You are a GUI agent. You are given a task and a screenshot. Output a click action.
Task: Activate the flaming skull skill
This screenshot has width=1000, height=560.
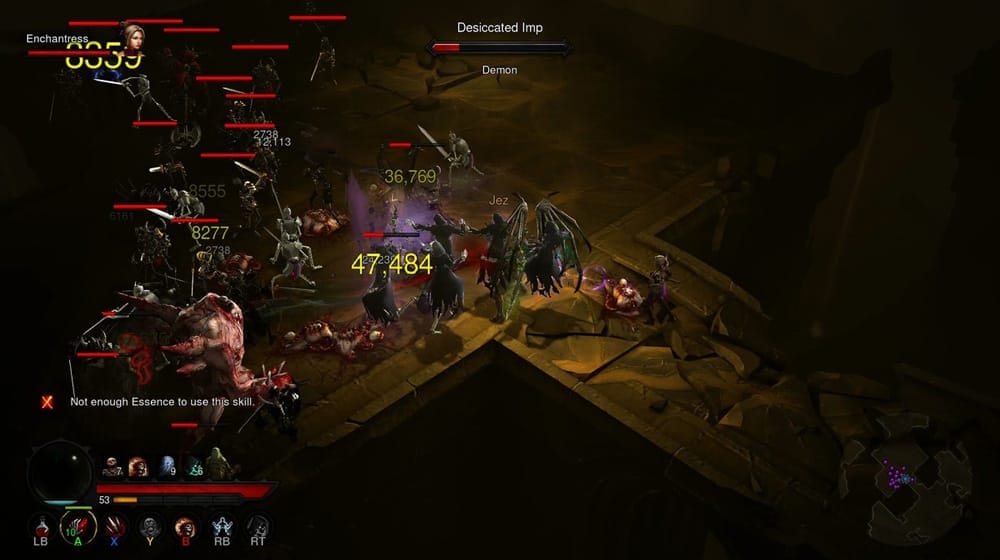tap(186, 525)
